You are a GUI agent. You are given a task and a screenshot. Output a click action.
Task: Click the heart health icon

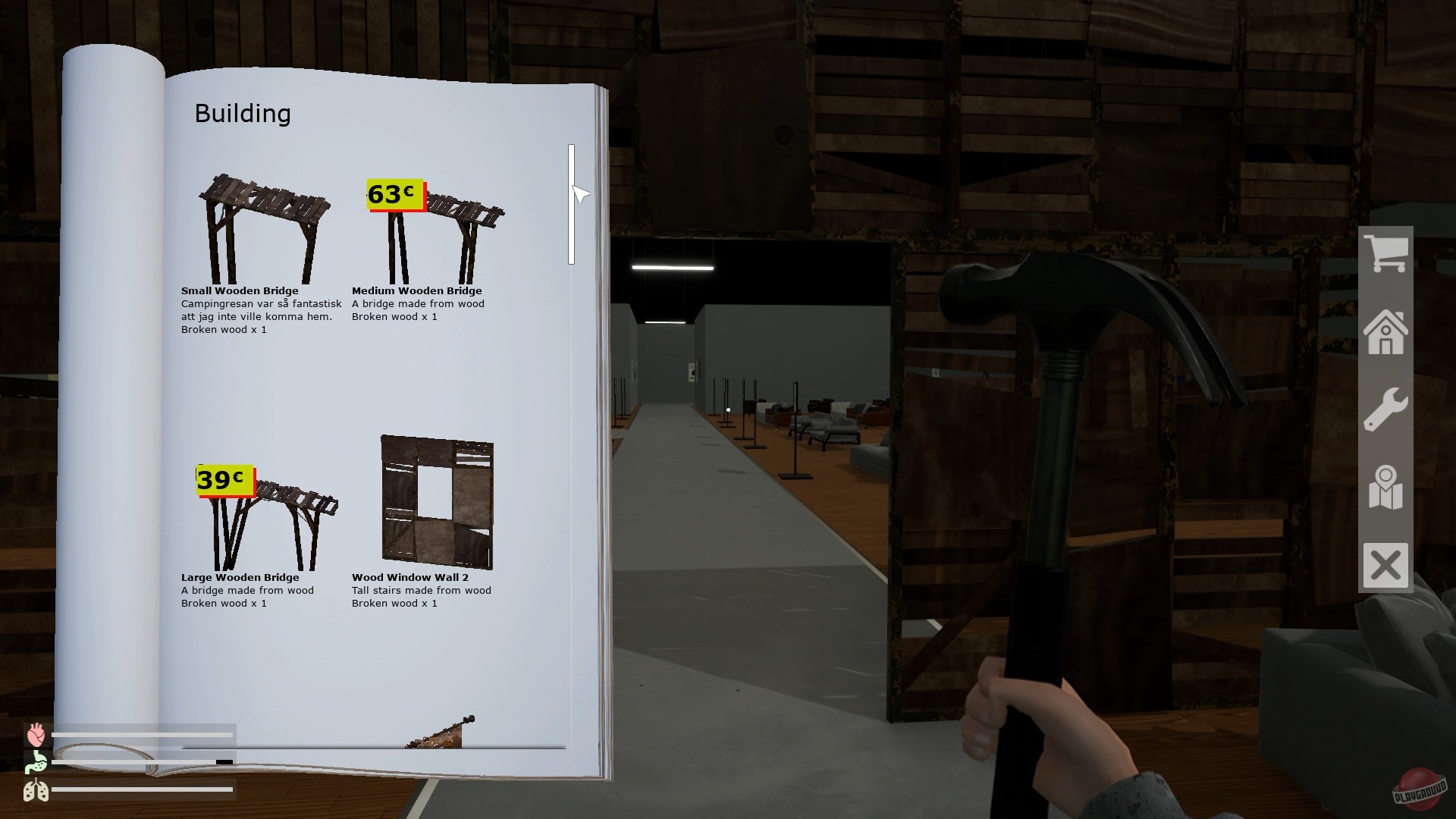tap(37, 735)
